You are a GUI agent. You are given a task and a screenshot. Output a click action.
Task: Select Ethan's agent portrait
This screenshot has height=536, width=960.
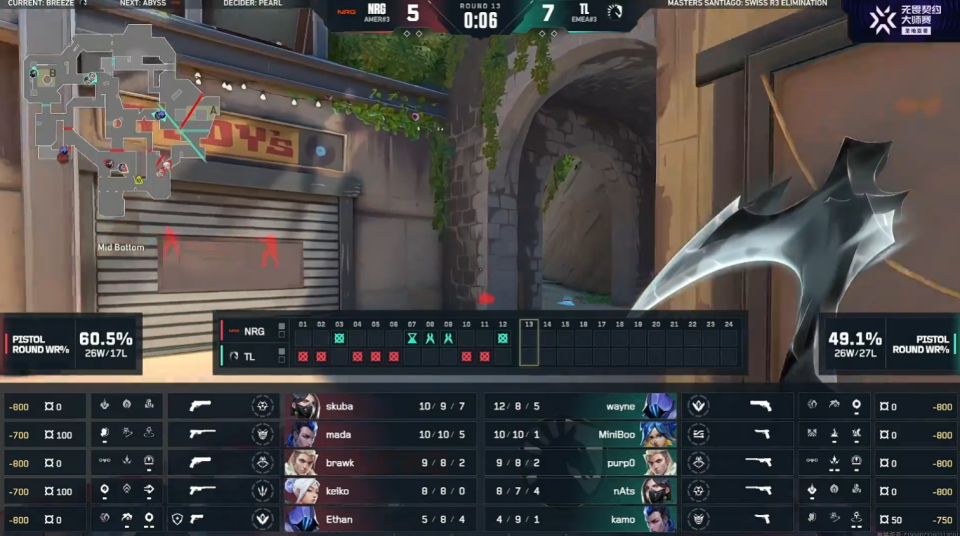(304, 519)
